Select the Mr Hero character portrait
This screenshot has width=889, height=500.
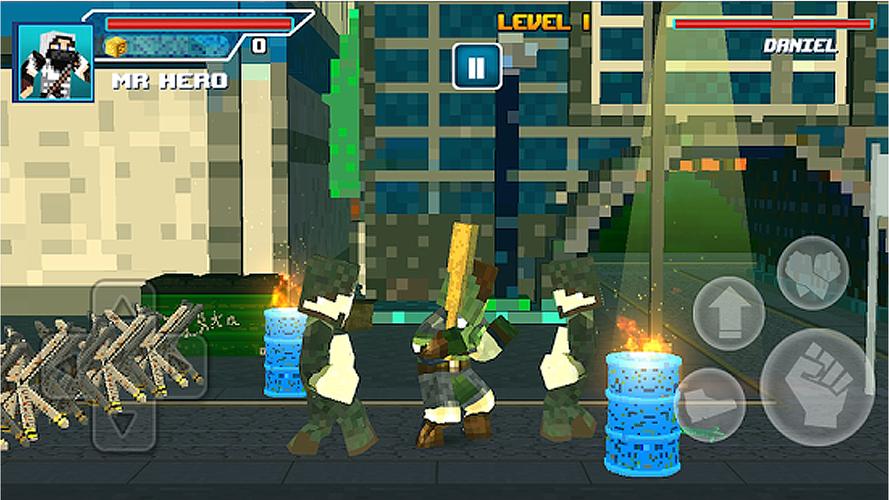pyautogui.click(x=54, y=63)
